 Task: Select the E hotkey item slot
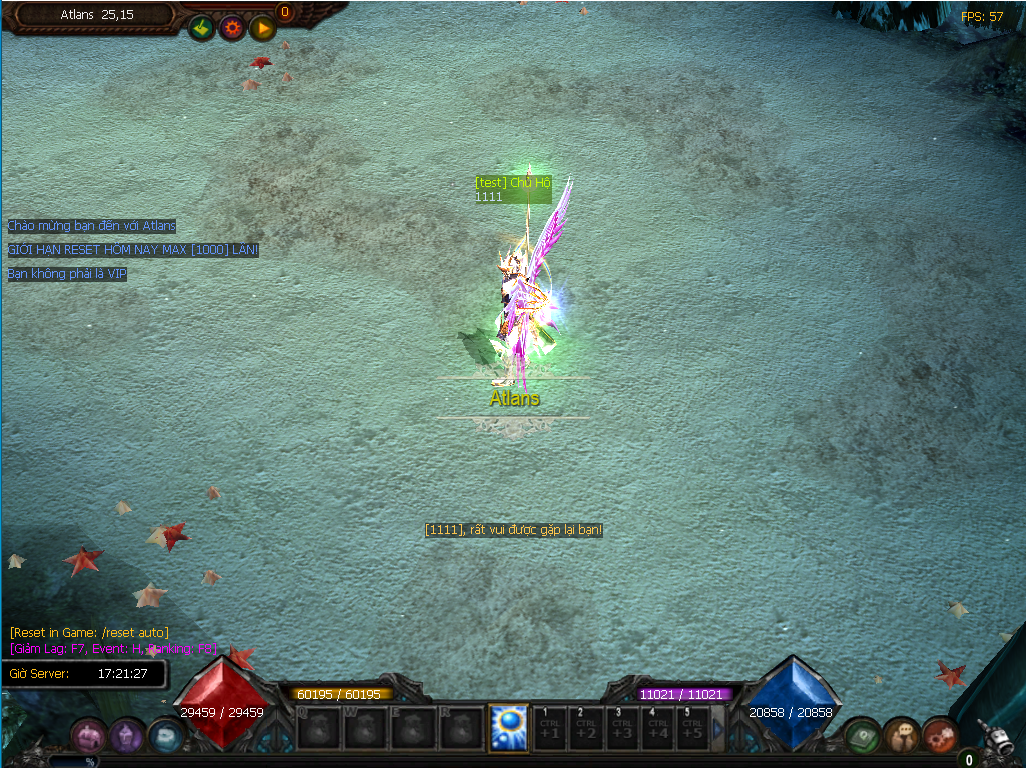[x=413, y=728]
